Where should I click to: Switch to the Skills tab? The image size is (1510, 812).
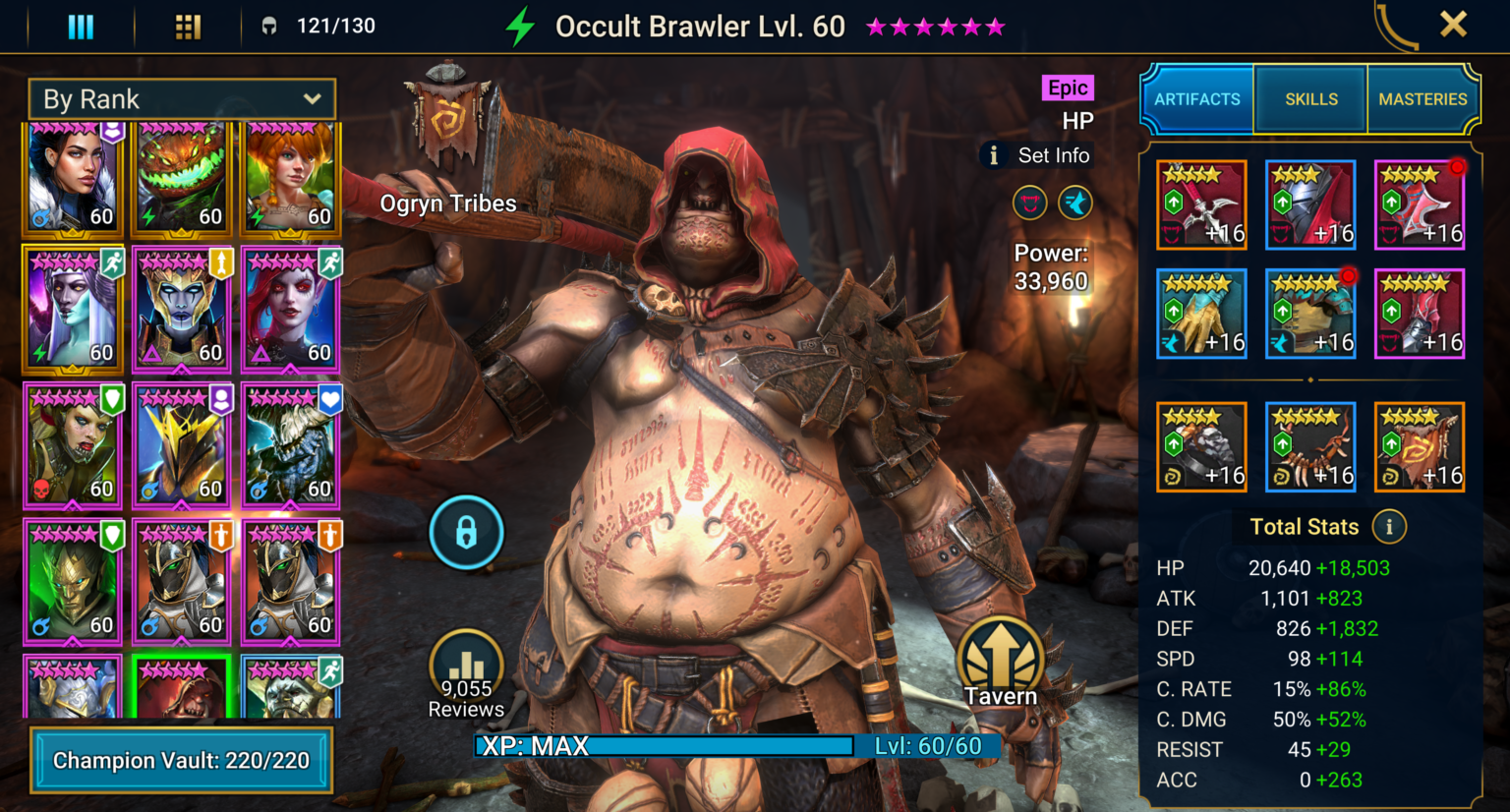pyautogui.click(x=1310, y=99)
